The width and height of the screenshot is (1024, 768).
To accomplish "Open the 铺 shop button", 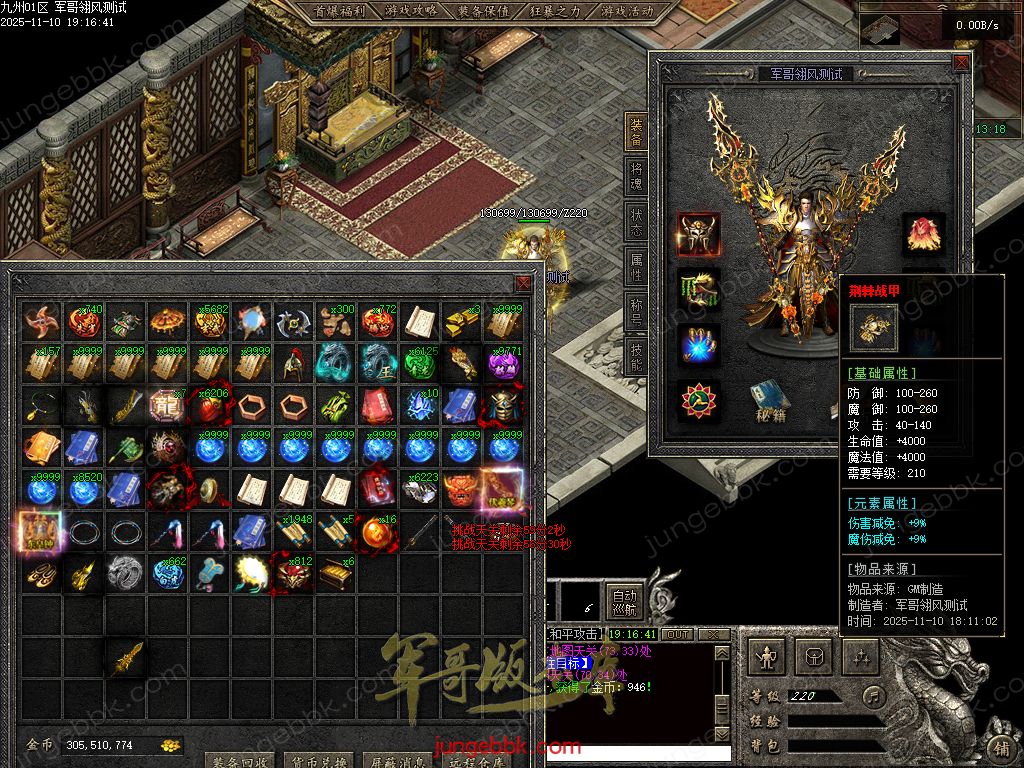I will (1001, 748).
